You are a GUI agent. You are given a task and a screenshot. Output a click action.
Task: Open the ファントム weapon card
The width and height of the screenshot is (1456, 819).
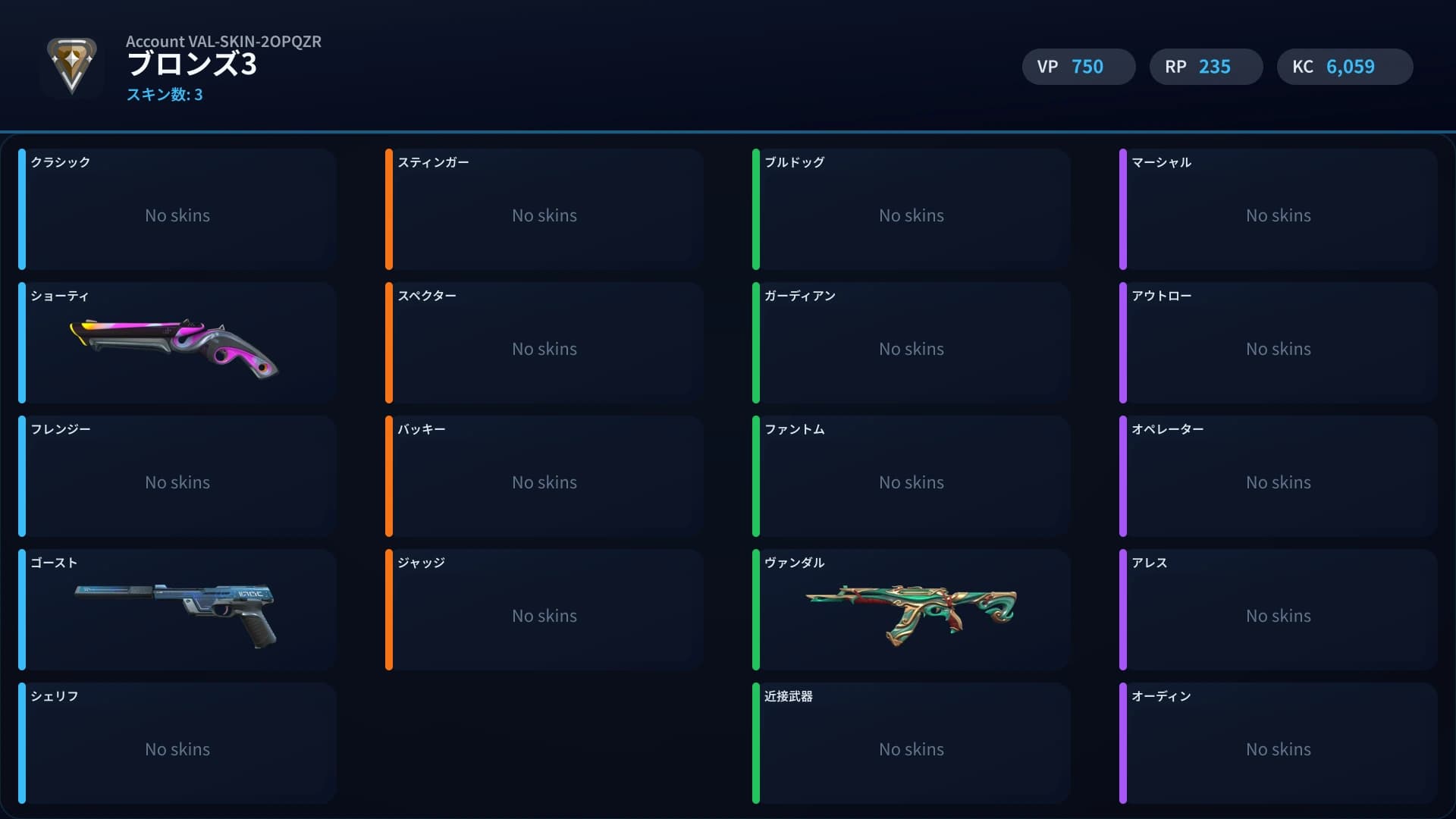(x=912, y=476)
